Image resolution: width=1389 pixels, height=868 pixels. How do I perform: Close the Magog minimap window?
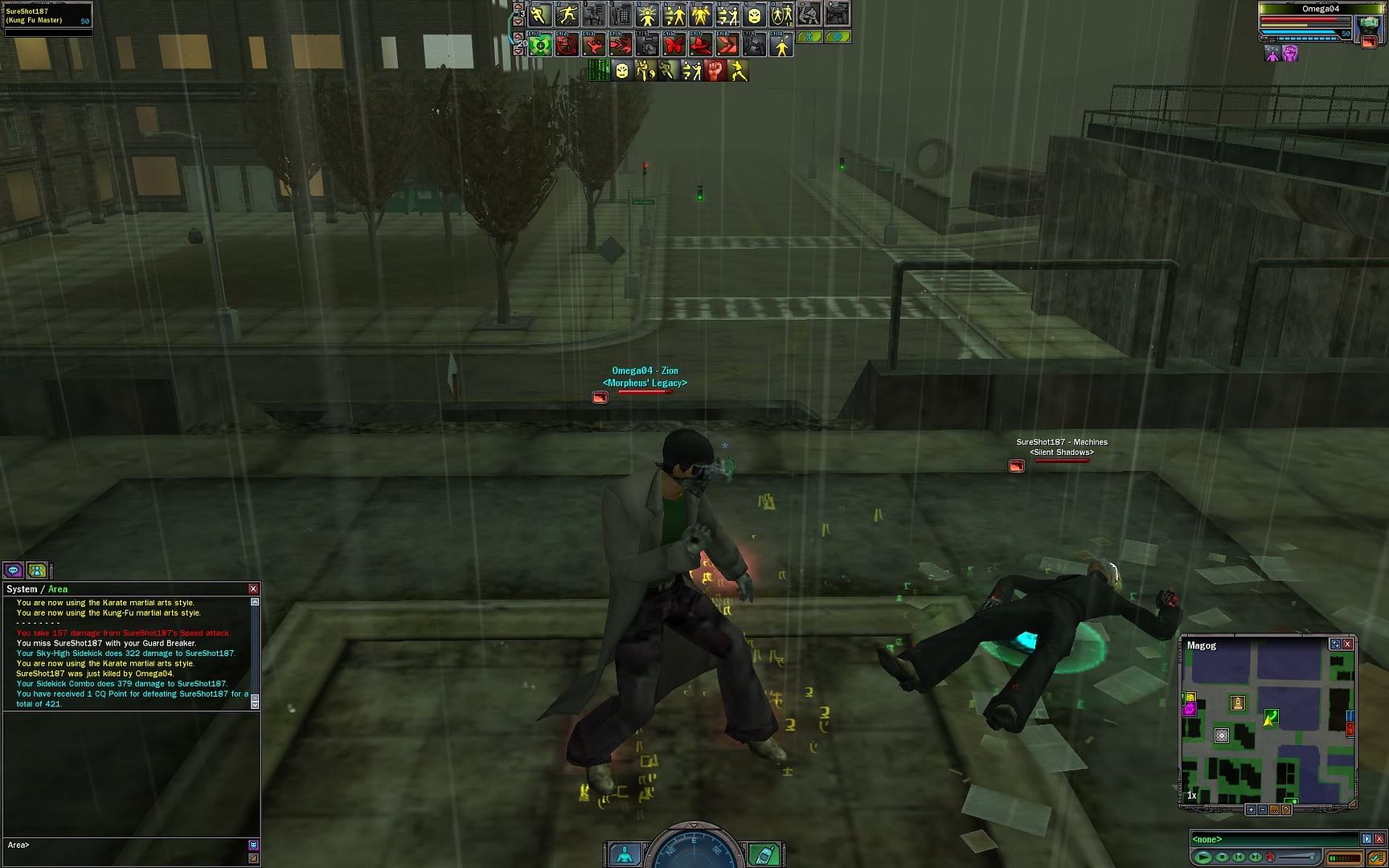[1348, 644]
